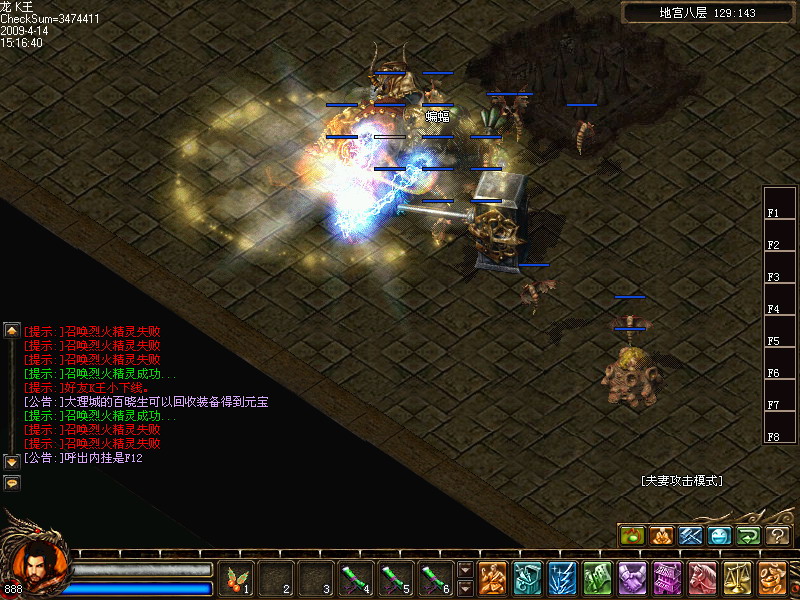Click the question mark help button
This screenshot has height=600, width=800.
(x=777, y=536)
